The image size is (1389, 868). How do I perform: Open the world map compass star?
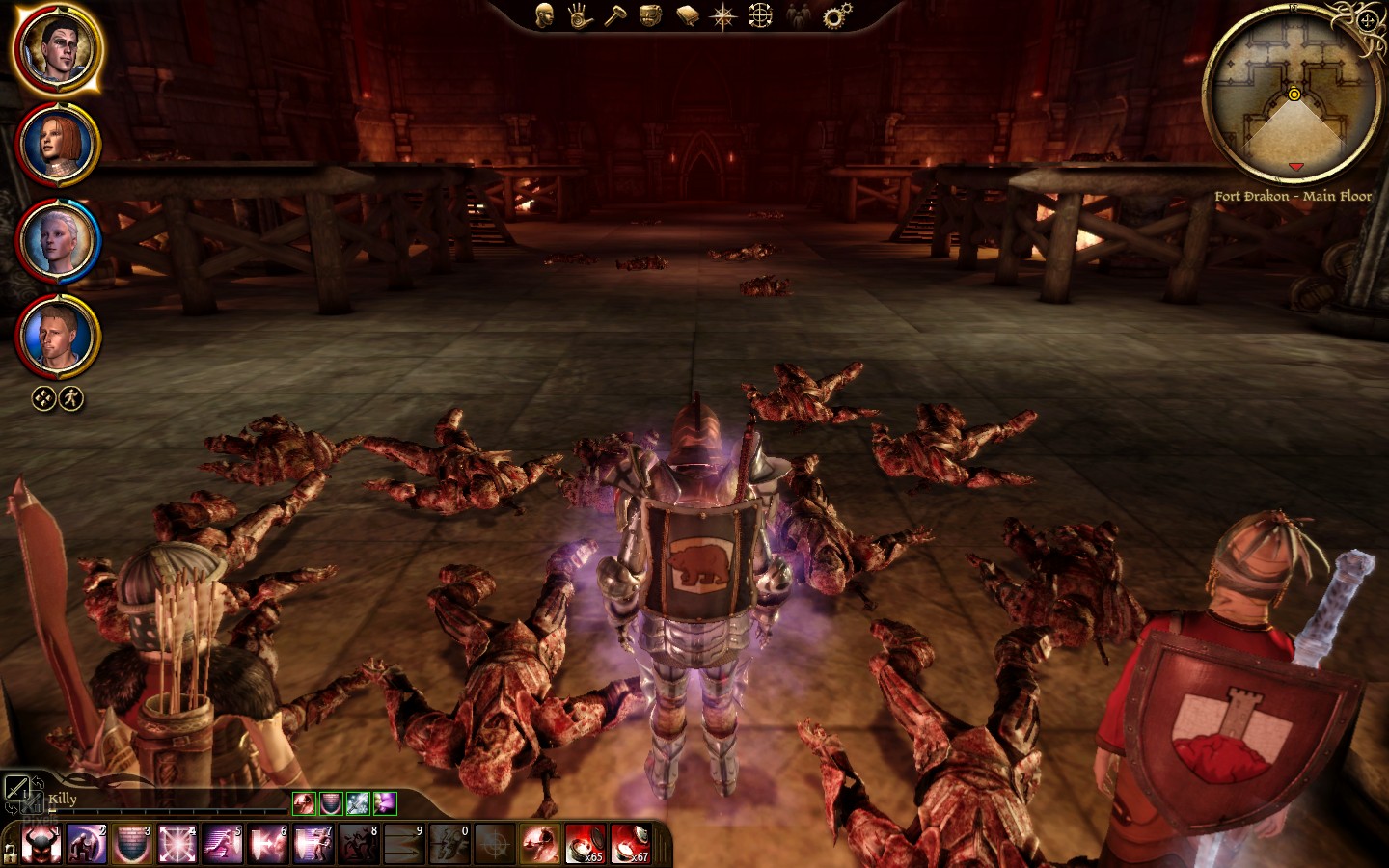click(722, 15)
